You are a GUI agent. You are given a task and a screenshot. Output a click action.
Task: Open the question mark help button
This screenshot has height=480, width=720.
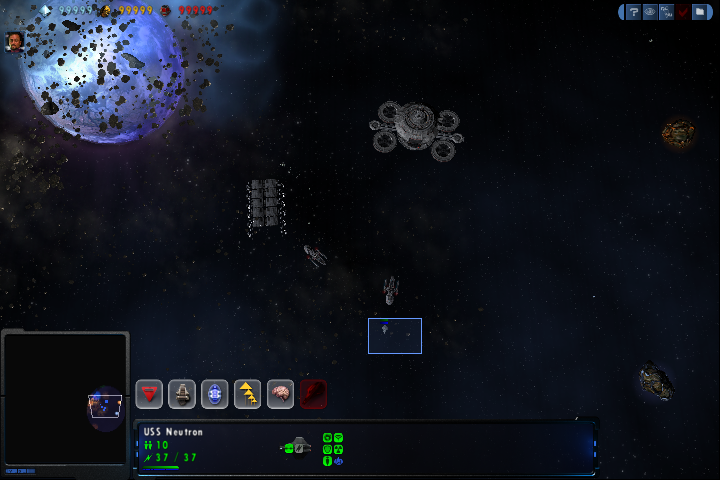click(x=633, y=12)
